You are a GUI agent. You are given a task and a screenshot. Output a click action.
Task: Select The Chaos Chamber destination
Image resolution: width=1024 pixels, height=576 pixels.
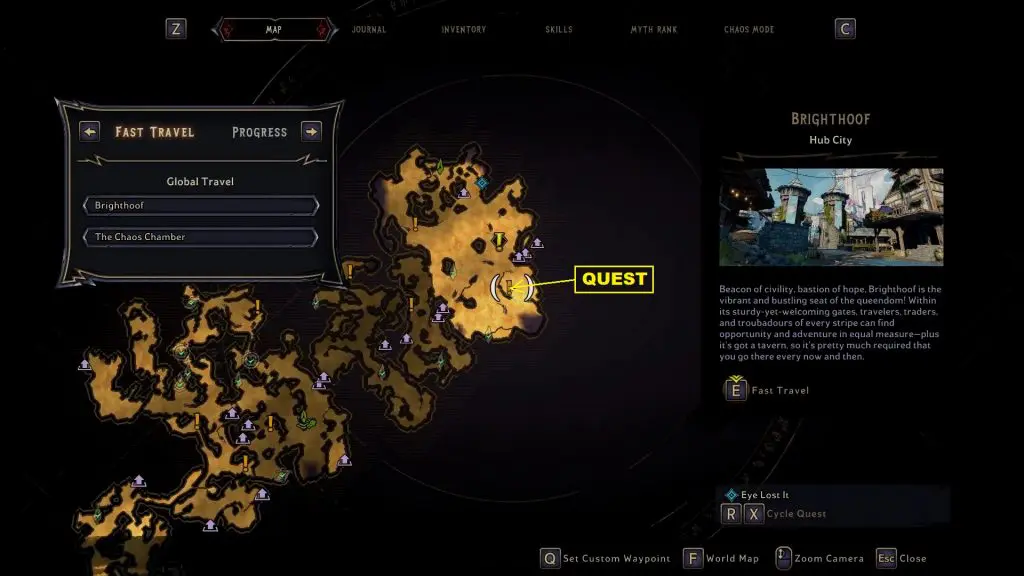pos(201,237)
